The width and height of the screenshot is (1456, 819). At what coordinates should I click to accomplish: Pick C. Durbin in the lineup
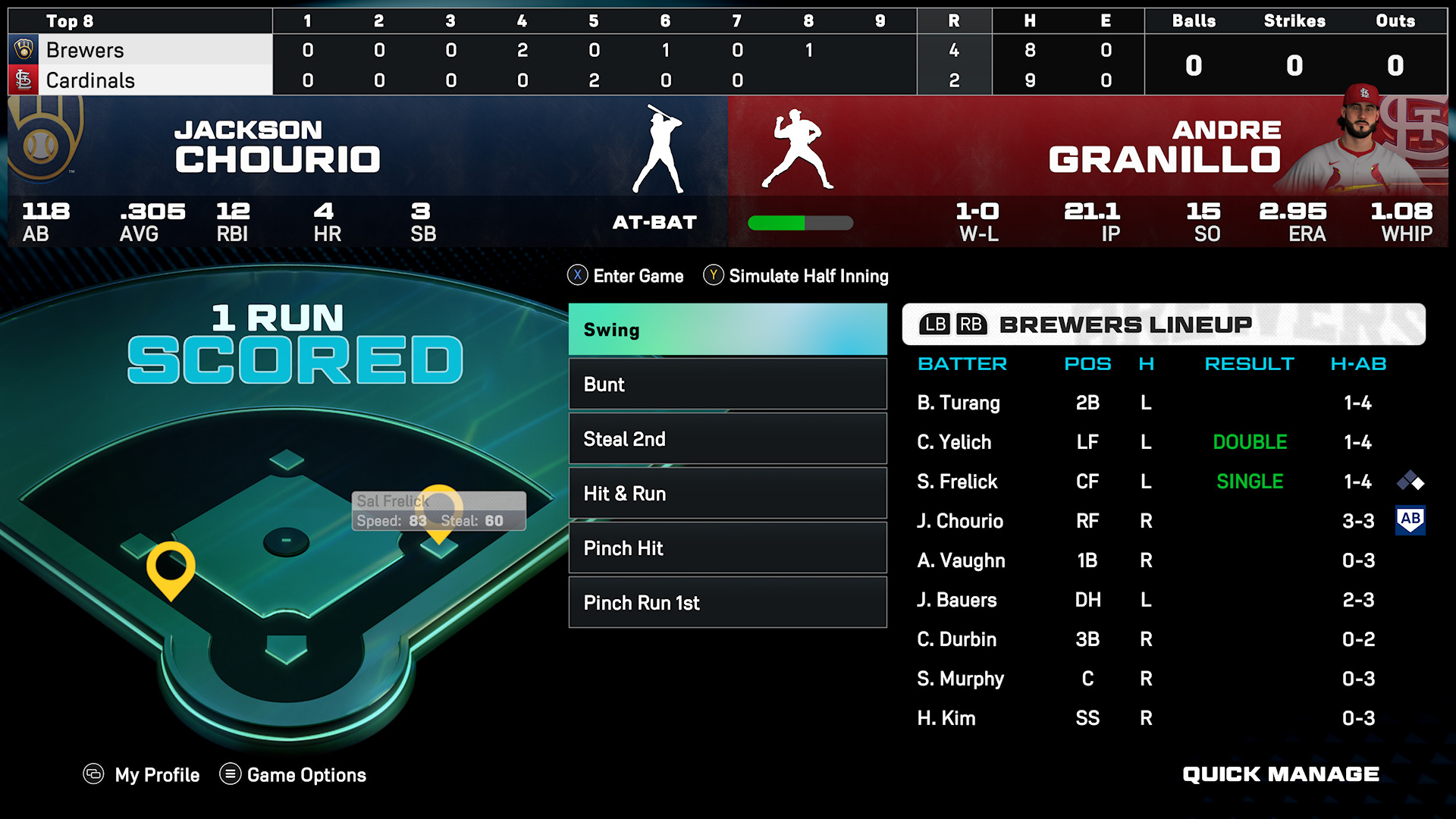coord(957,639)
